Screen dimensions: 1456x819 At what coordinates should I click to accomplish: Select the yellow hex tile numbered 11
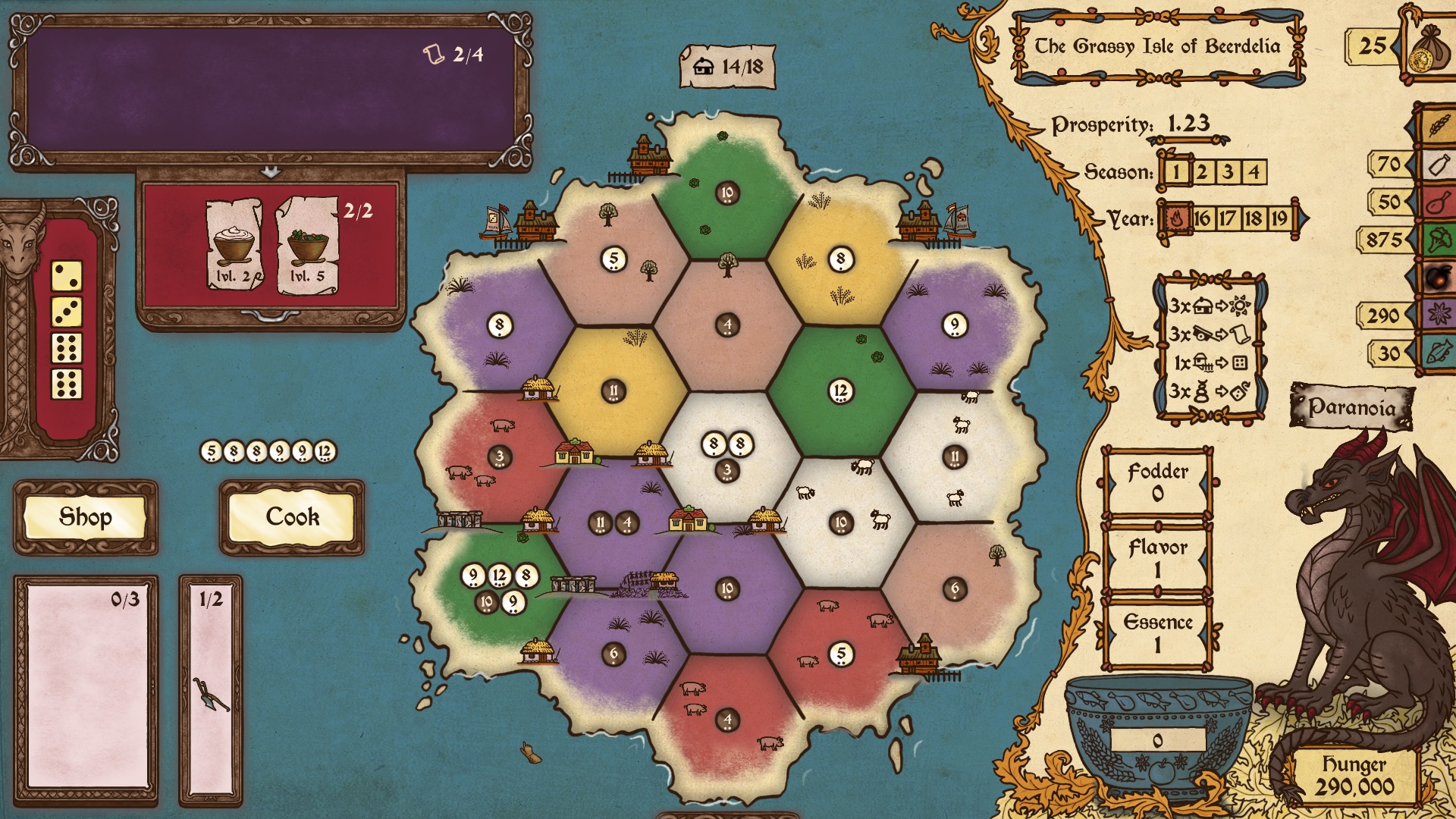click(613, 391)
